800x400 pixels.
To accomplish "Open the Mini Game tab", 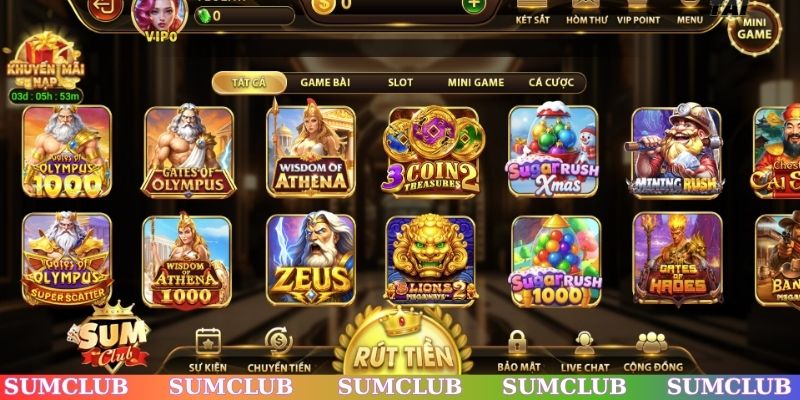I will 475,83.
